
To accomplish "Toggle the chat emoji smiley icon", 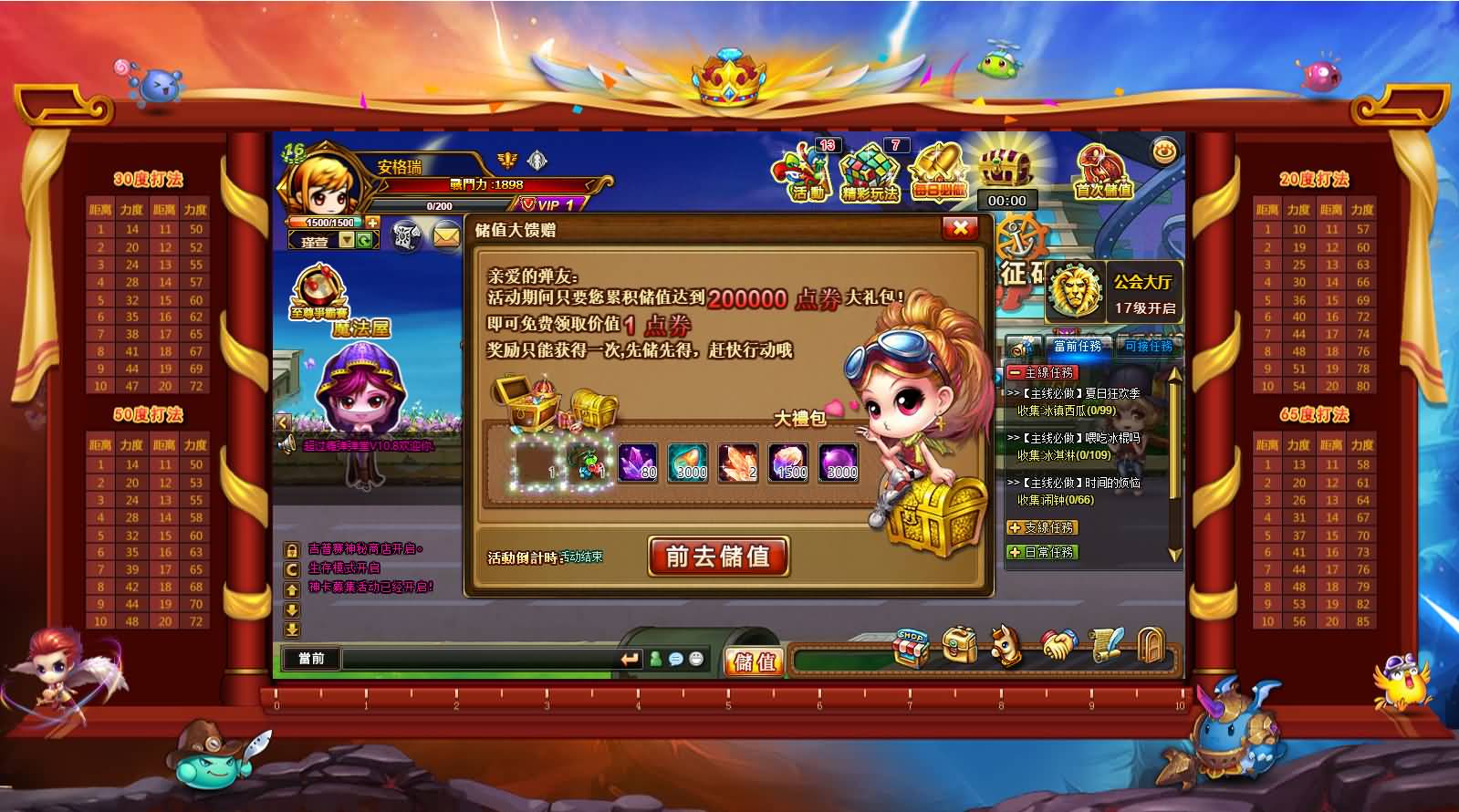I will tap(696, 659).
